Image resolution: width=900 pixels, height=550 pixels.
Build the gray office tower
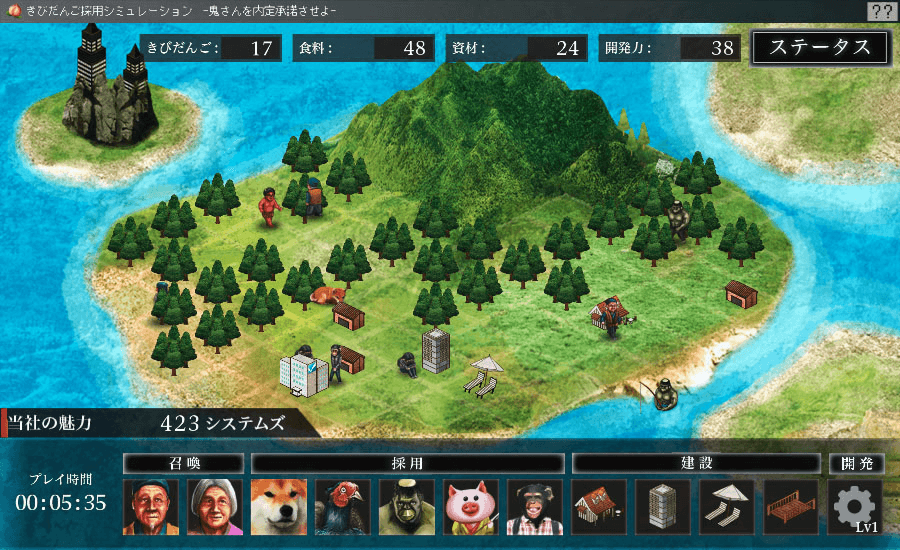pos(664,507)
